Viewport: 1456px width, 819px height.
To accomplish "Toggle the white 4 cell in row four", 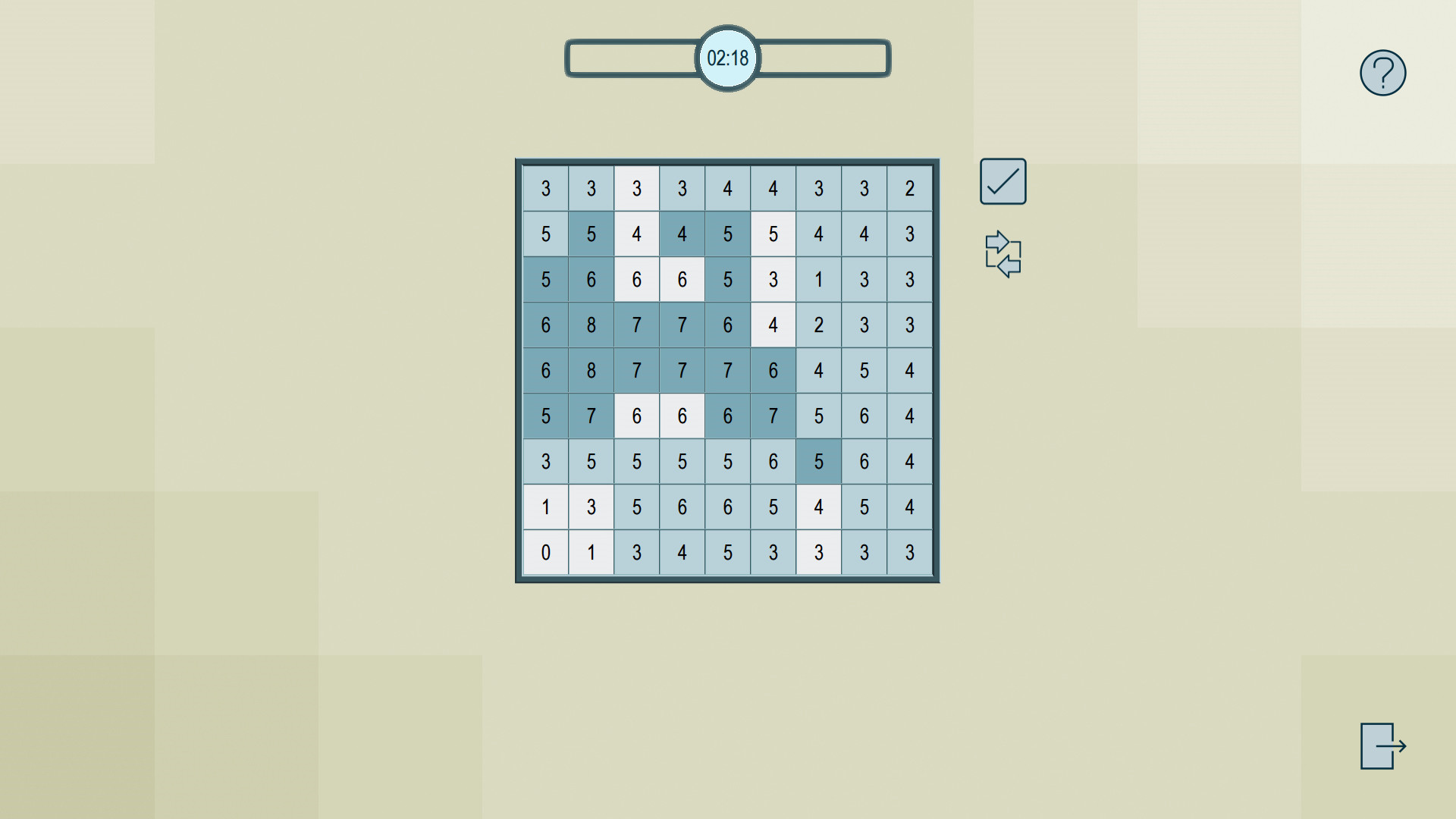I will (773, 325).
